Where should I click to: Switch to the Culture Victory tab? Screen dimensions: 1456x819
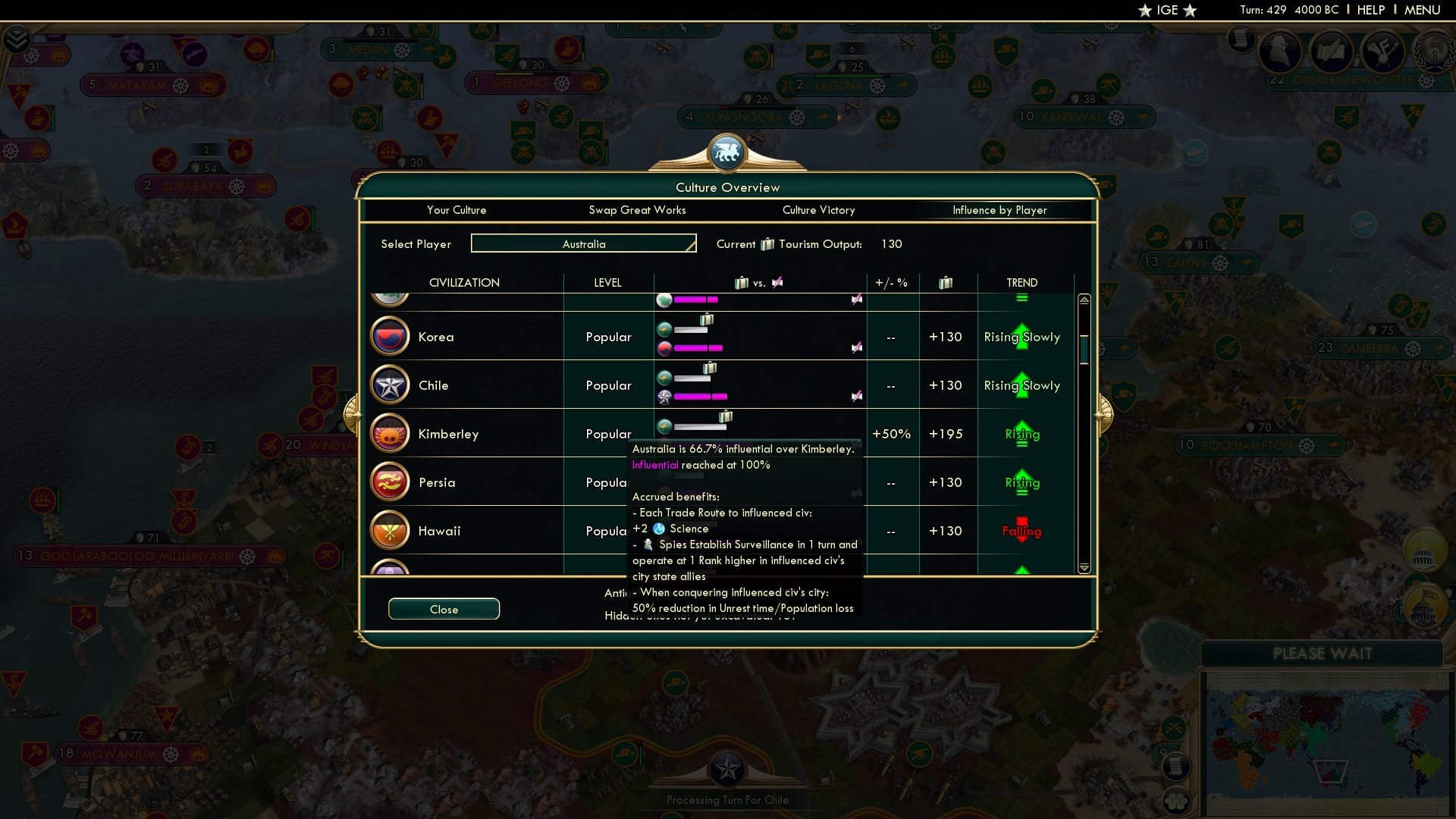(818, 210)
